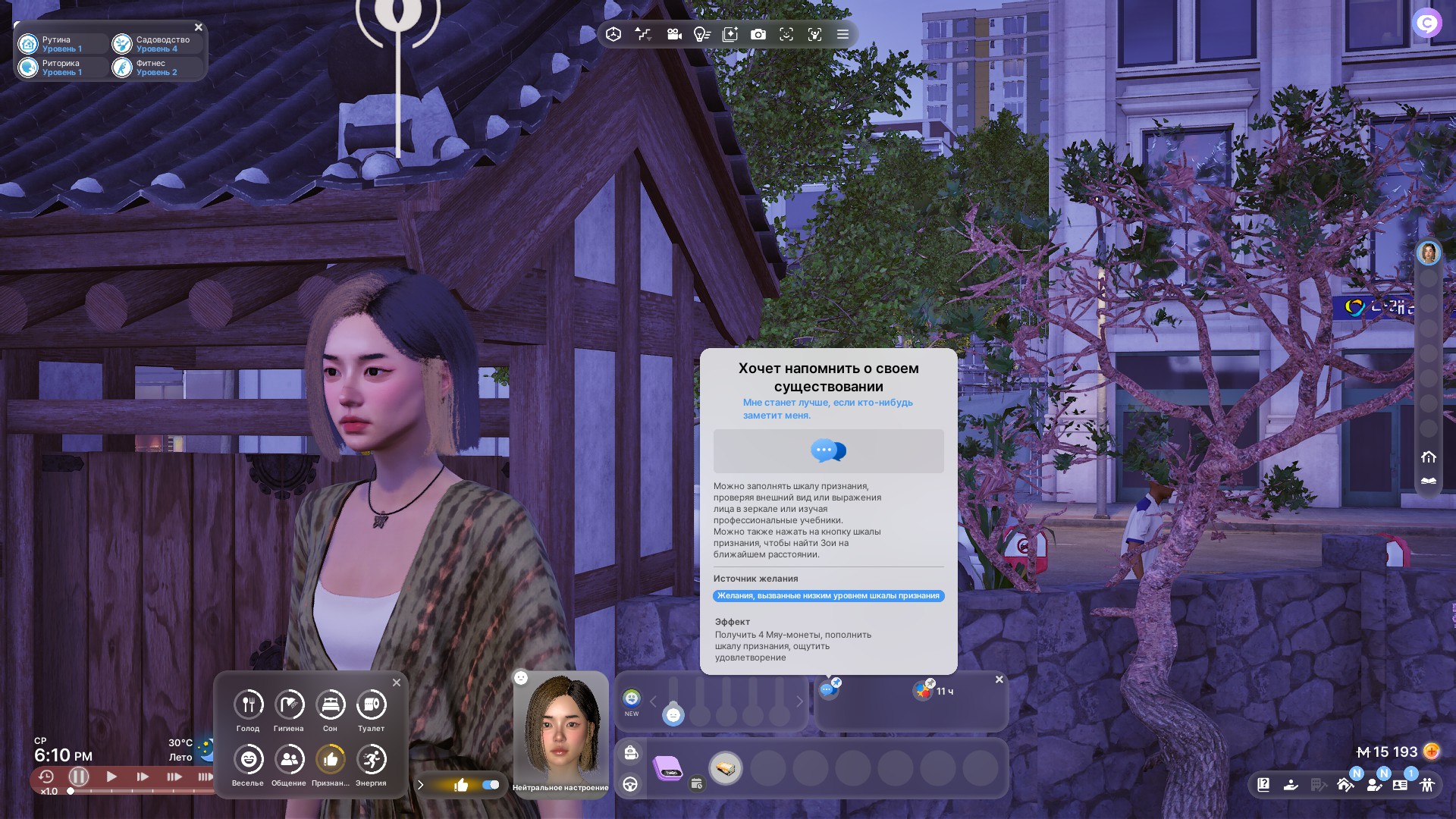Select the Голод need icon
The width and height of the screenshot is (1456, 819).
click(x=248, y=705)
